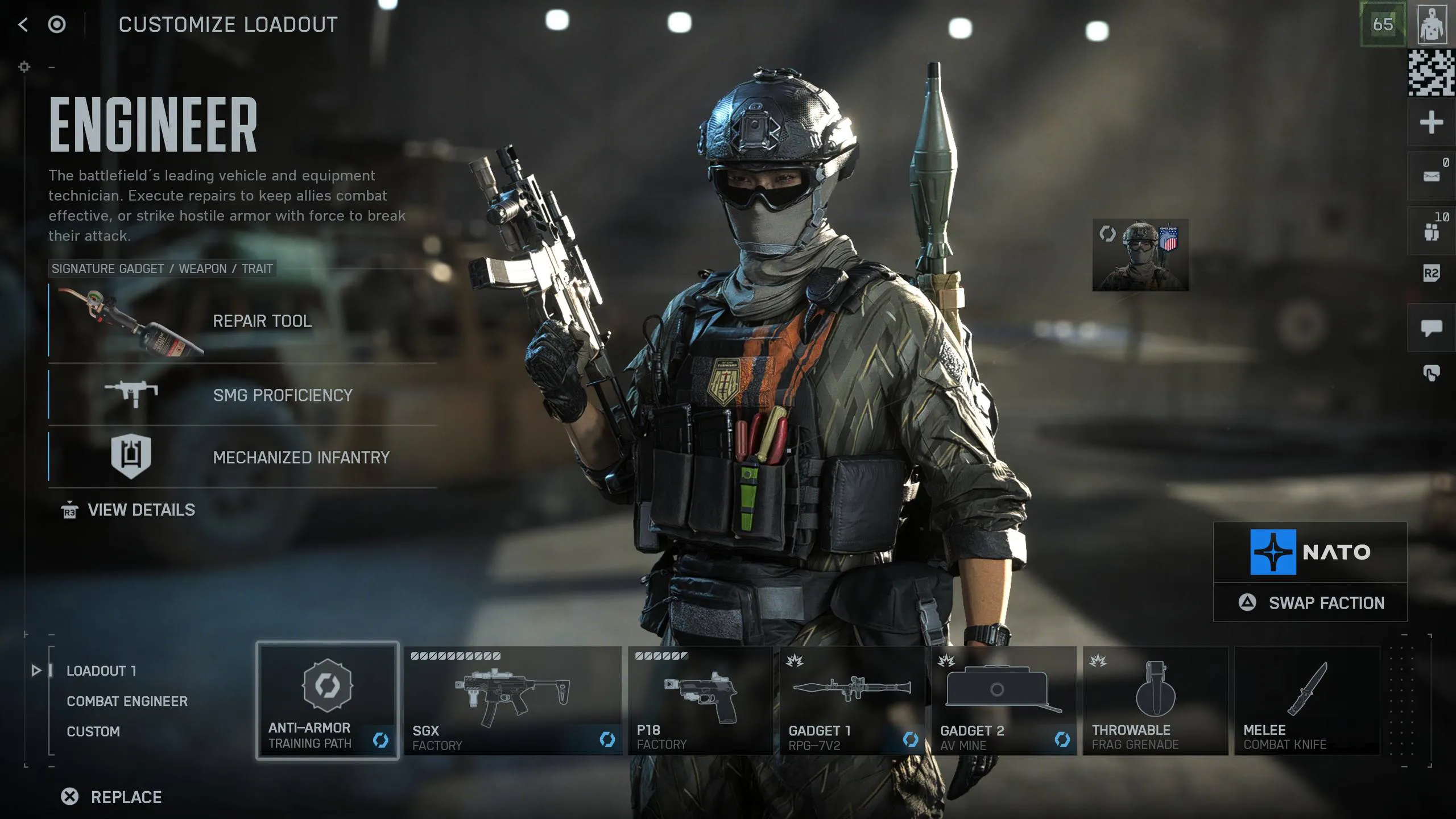Select the Anti-Armor training path slot
Screen dimensions: 1456x819
point(327,701)
